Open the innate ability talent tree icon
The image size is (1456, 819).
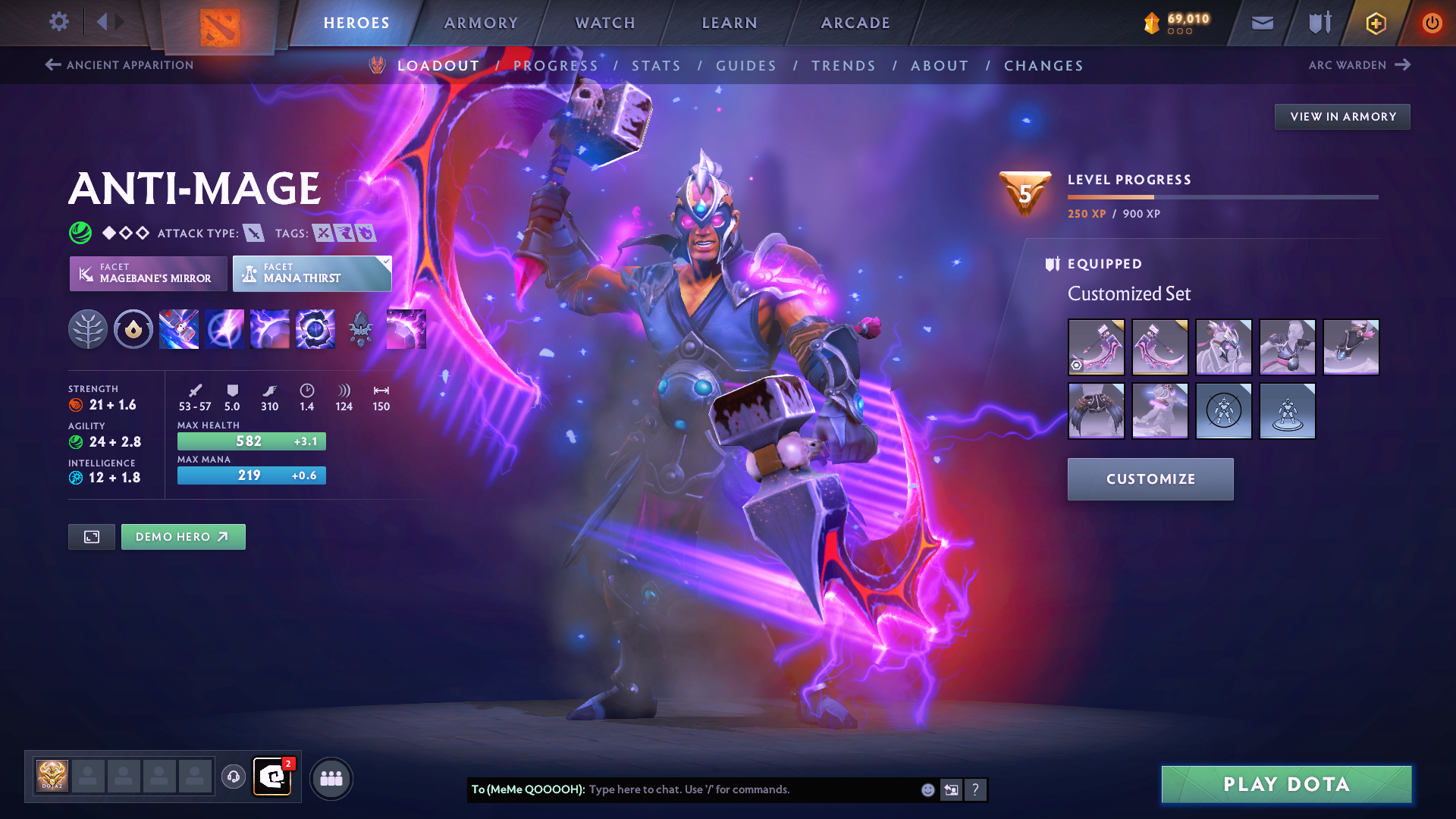pos(89,328)
